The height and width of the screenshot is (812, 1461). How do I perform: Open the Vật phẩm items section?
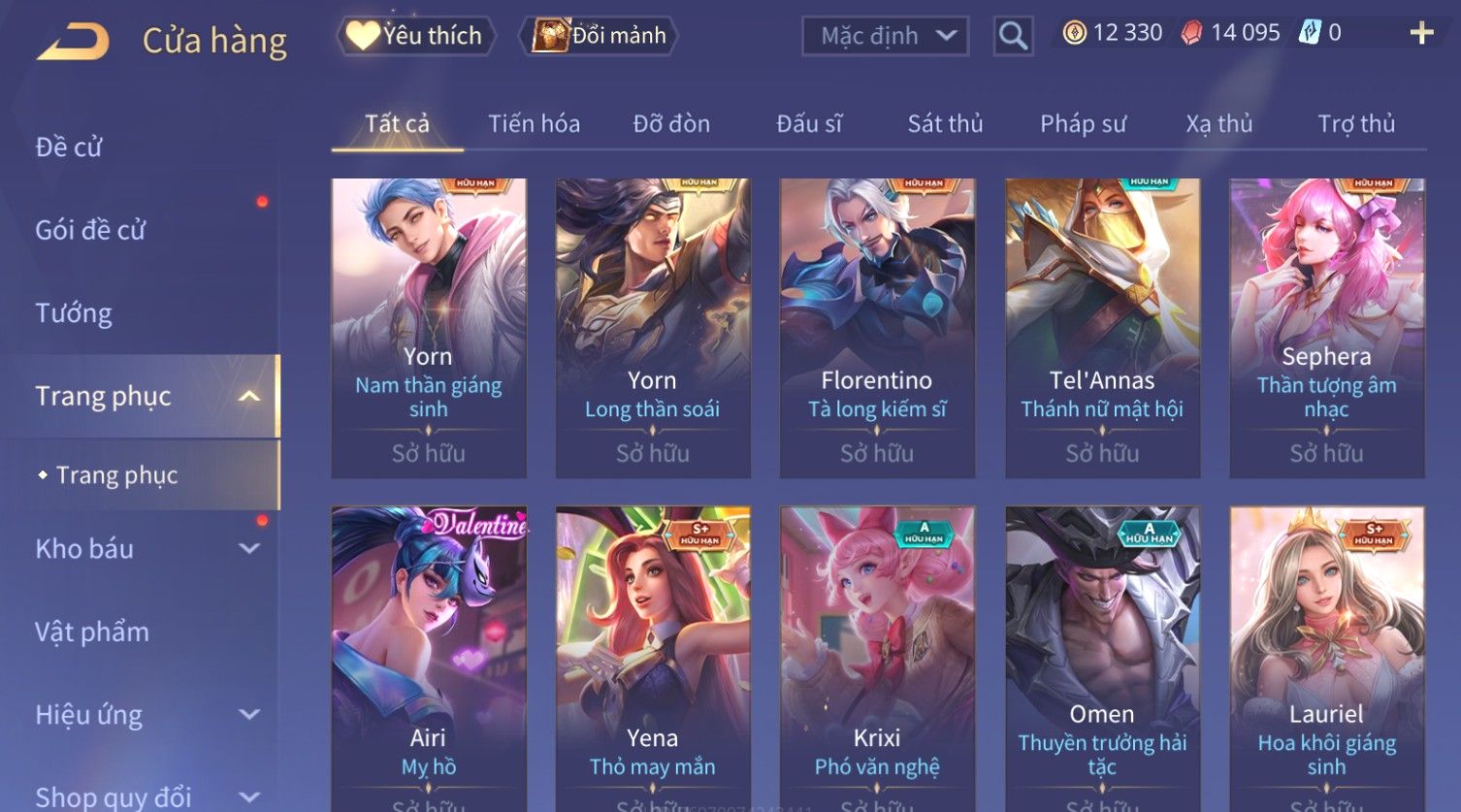pyautogui.click(x=92, y=632)
